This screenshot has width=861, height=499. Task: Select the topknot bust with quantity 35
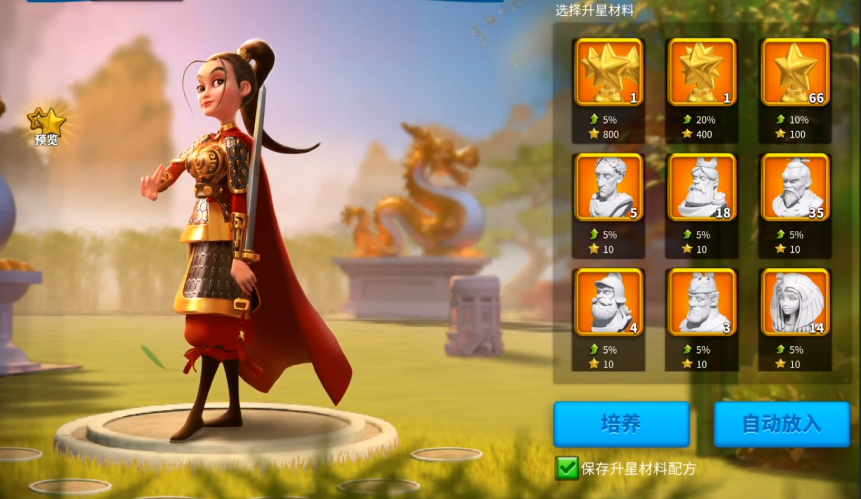[x=794, y=187]
